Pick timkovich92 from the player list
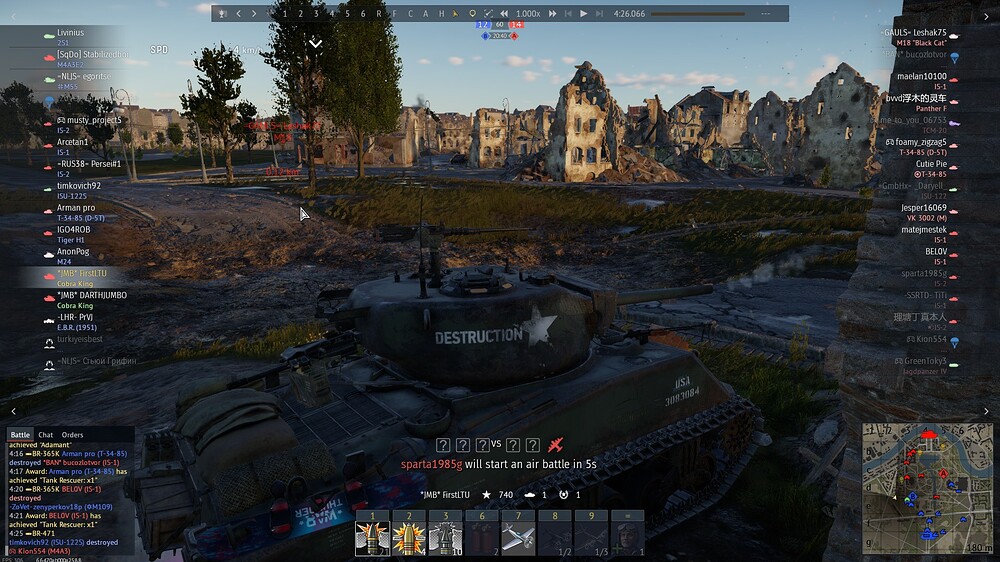This screenshot has height=562, width=1000. pyautogui.click(x=79, y=185)
